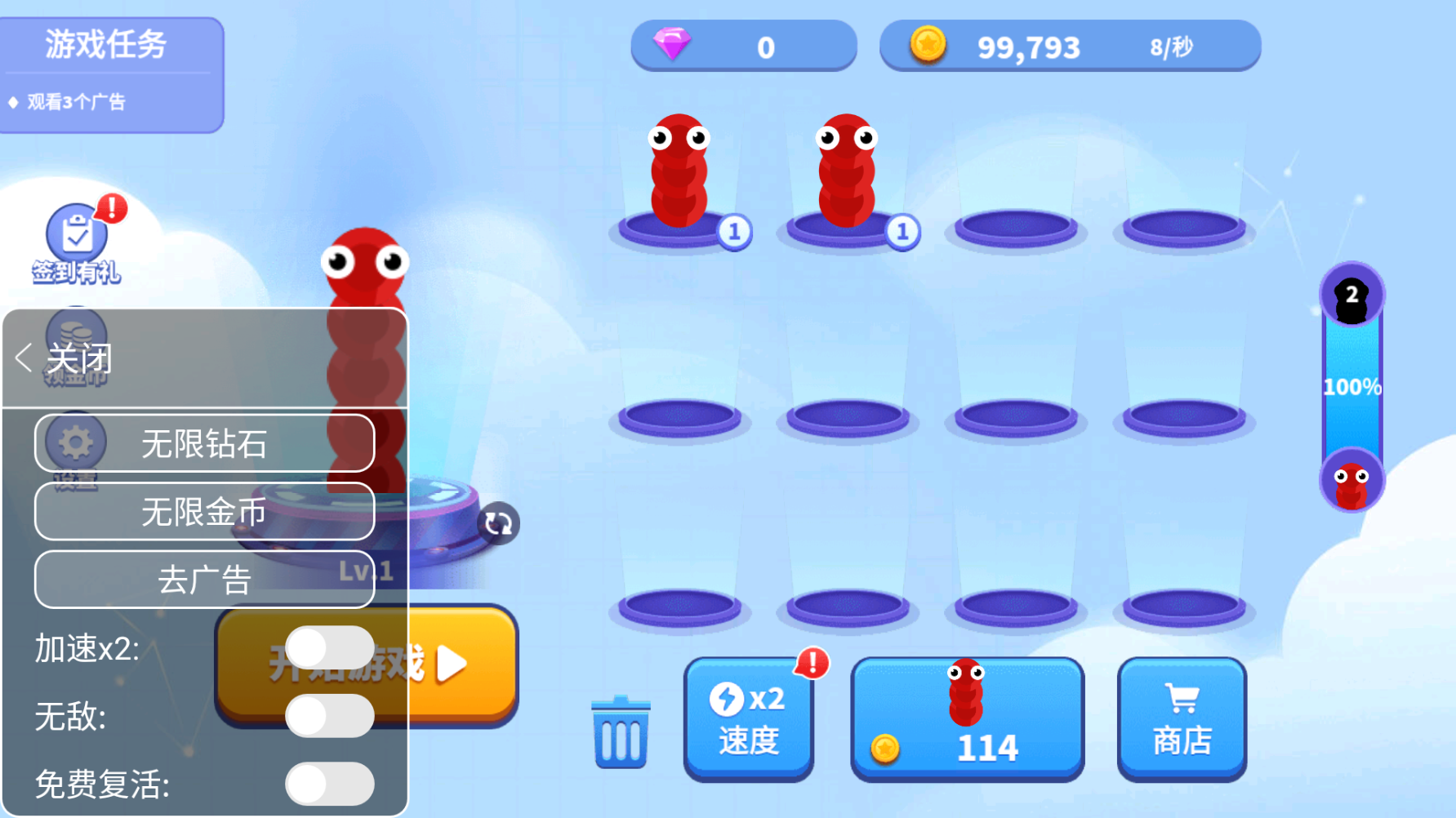Toggle the 无敌 invincibility switch

pos(330,716)
